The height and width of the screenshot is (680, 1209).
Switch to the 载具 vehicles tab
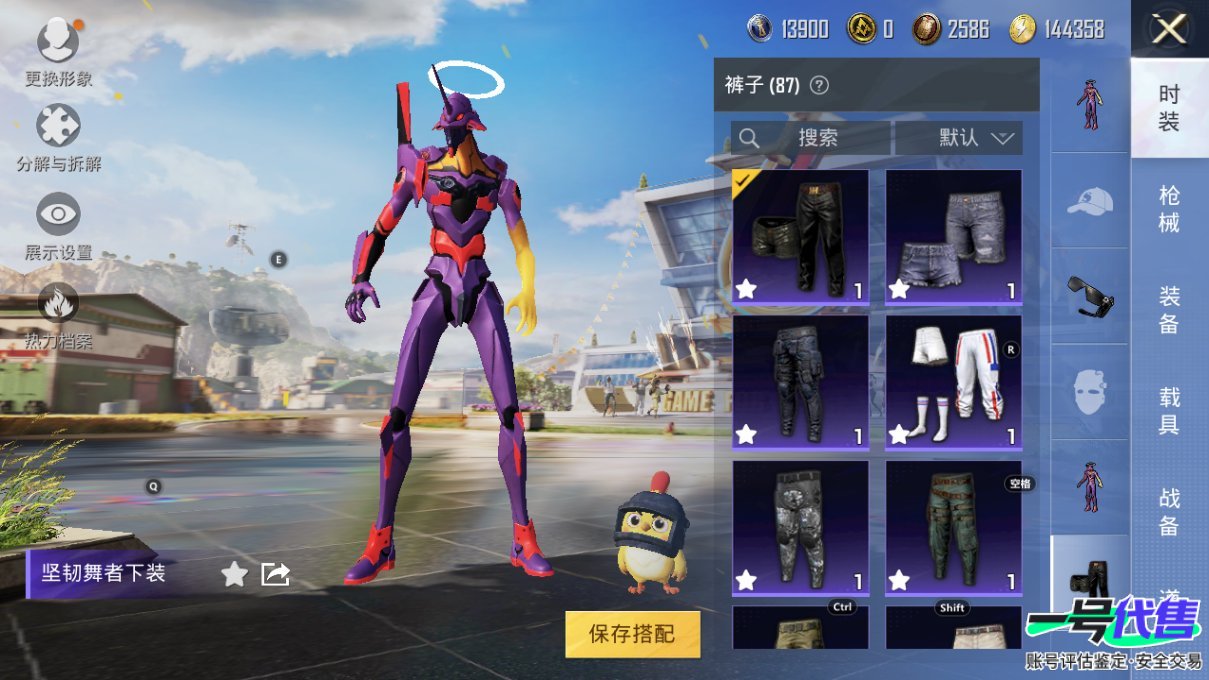(x=1168, y=411)
